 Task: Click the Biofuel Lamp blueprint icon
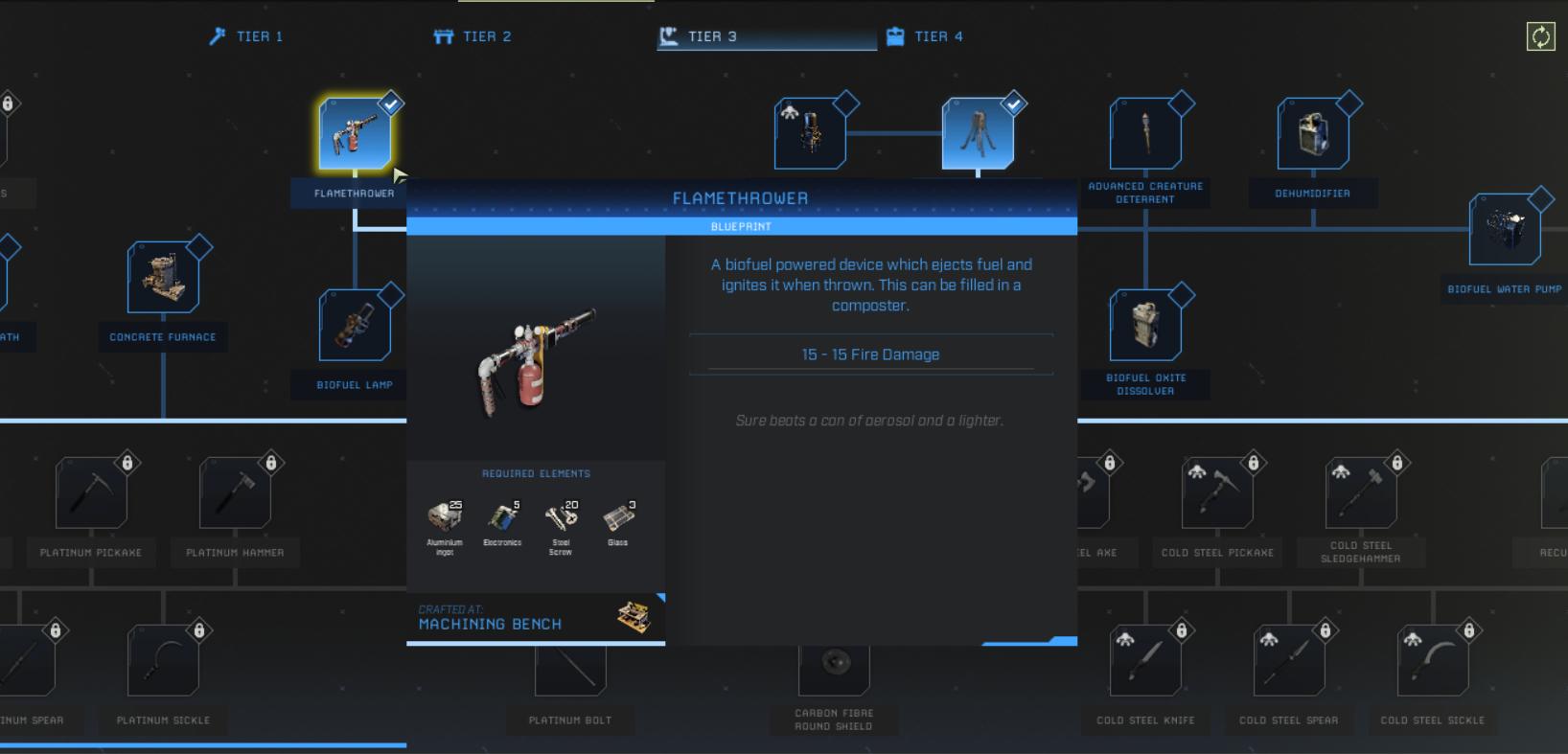click(x=355, y=325)
